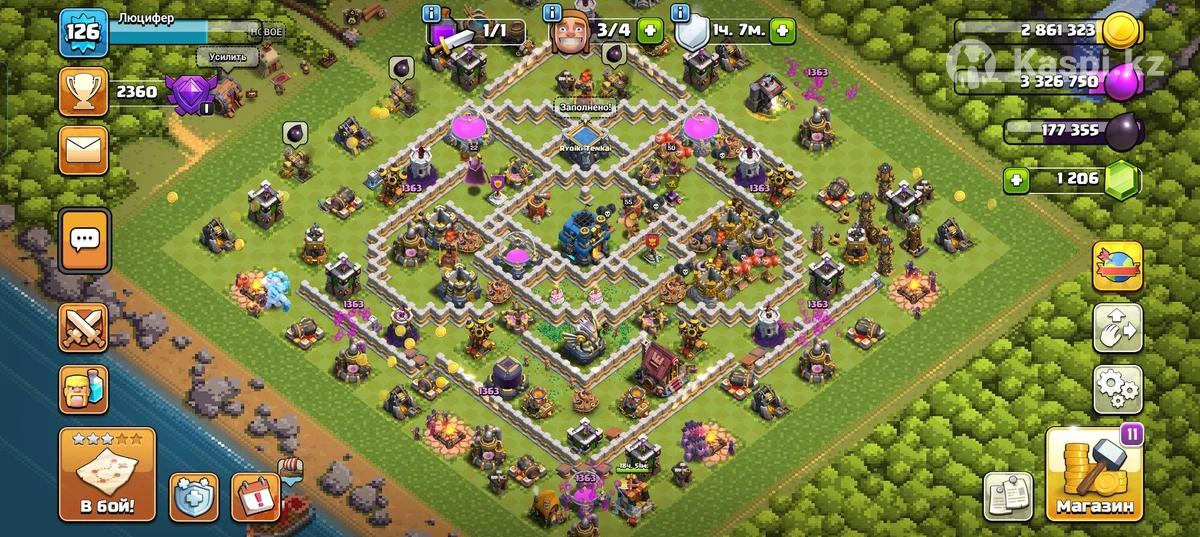Open the events calendar button
This screenshot has height=537, width=1200.
click(255, 497)
